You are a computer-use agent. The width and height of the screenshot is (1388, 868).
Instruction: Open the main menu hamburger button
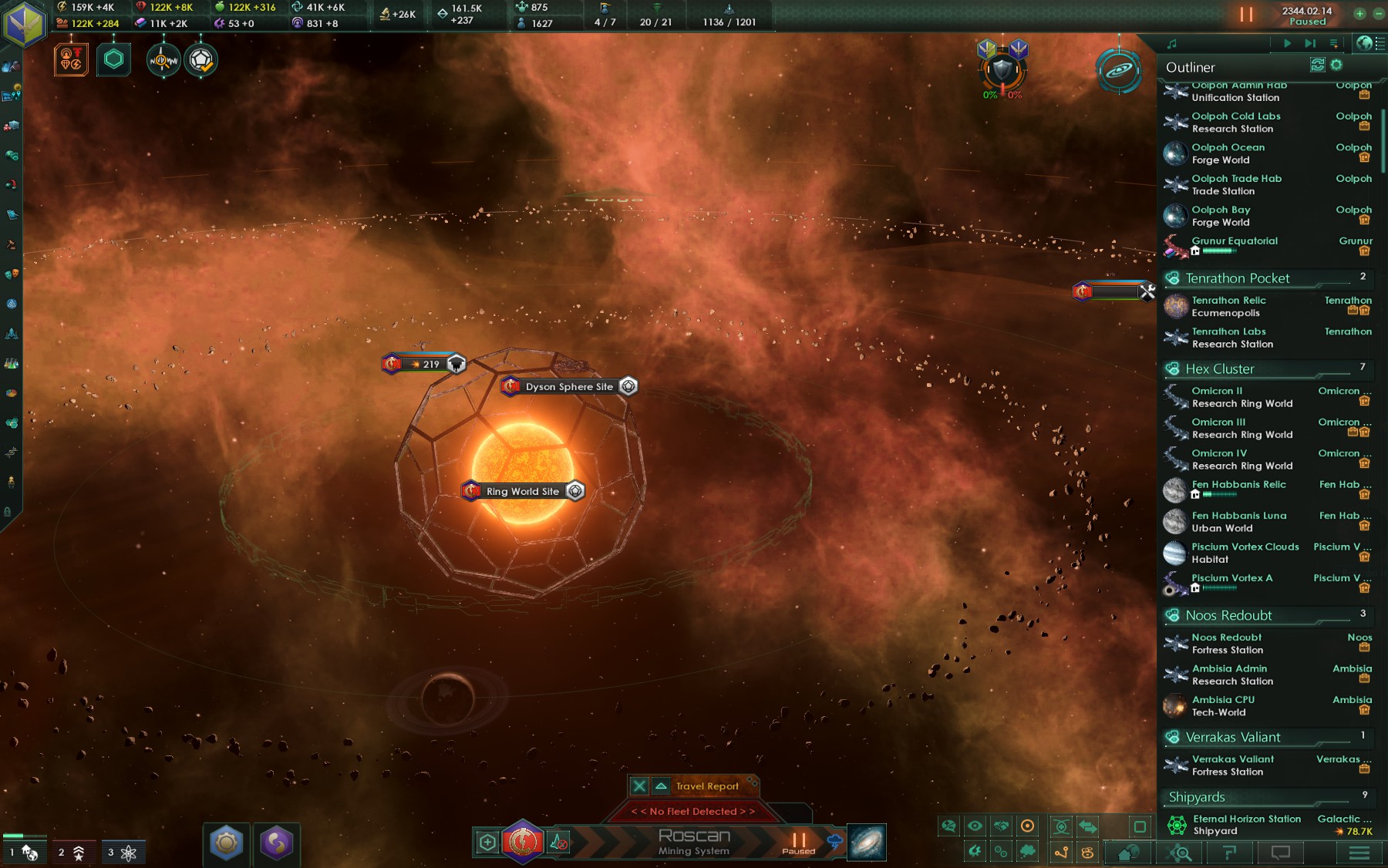[1359, 853]
